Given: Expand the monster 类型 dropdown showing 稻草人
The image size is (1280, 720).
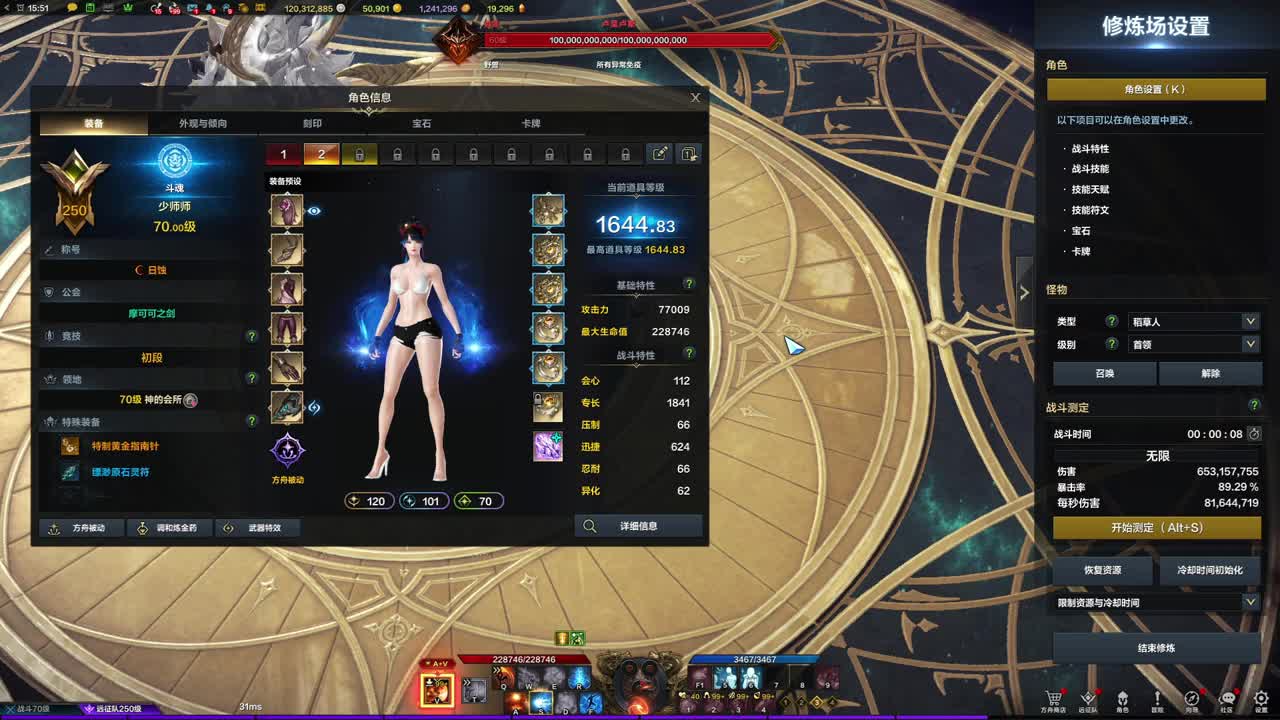Looking at the screenshot, I should click(1192, 322).
